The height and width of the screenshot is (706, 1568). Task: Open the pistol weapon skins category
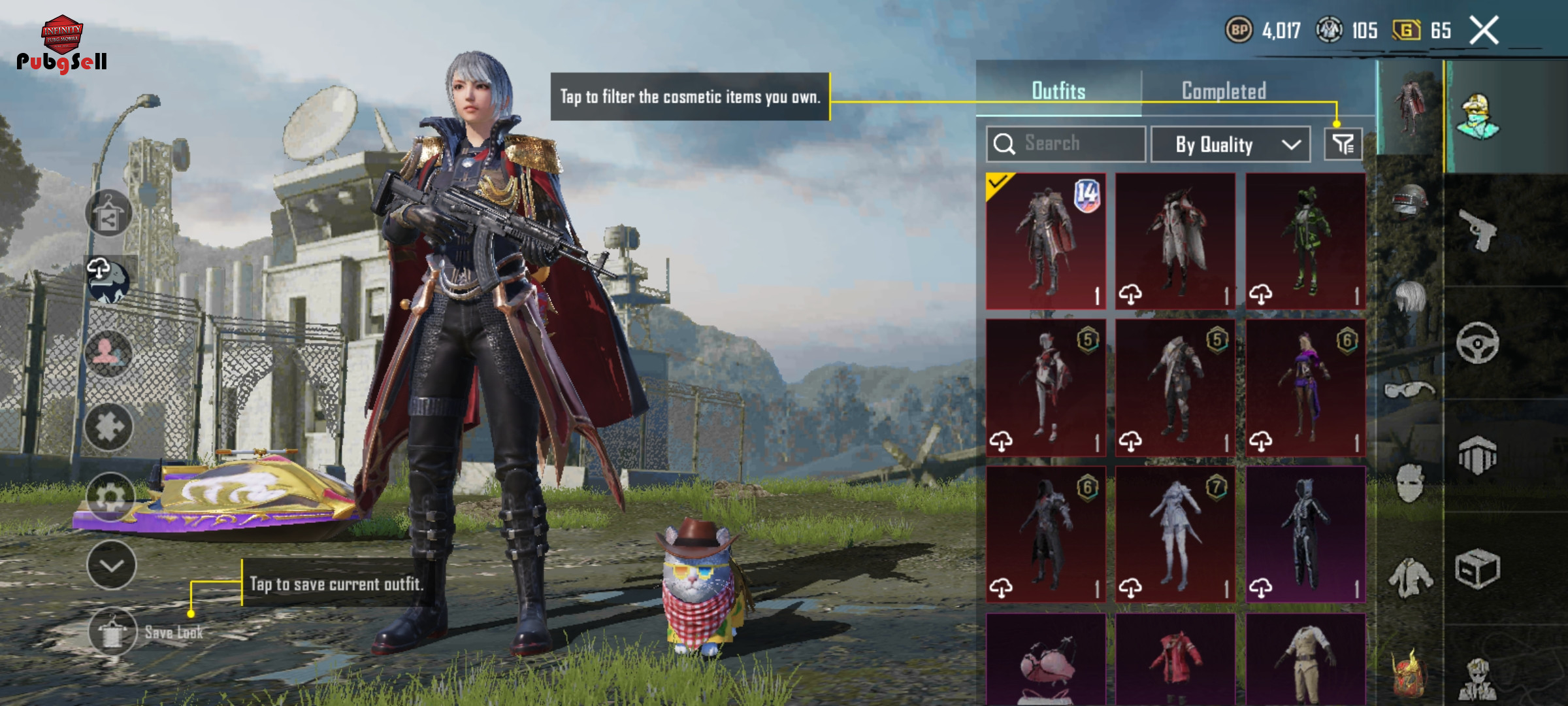(1478, 229)
